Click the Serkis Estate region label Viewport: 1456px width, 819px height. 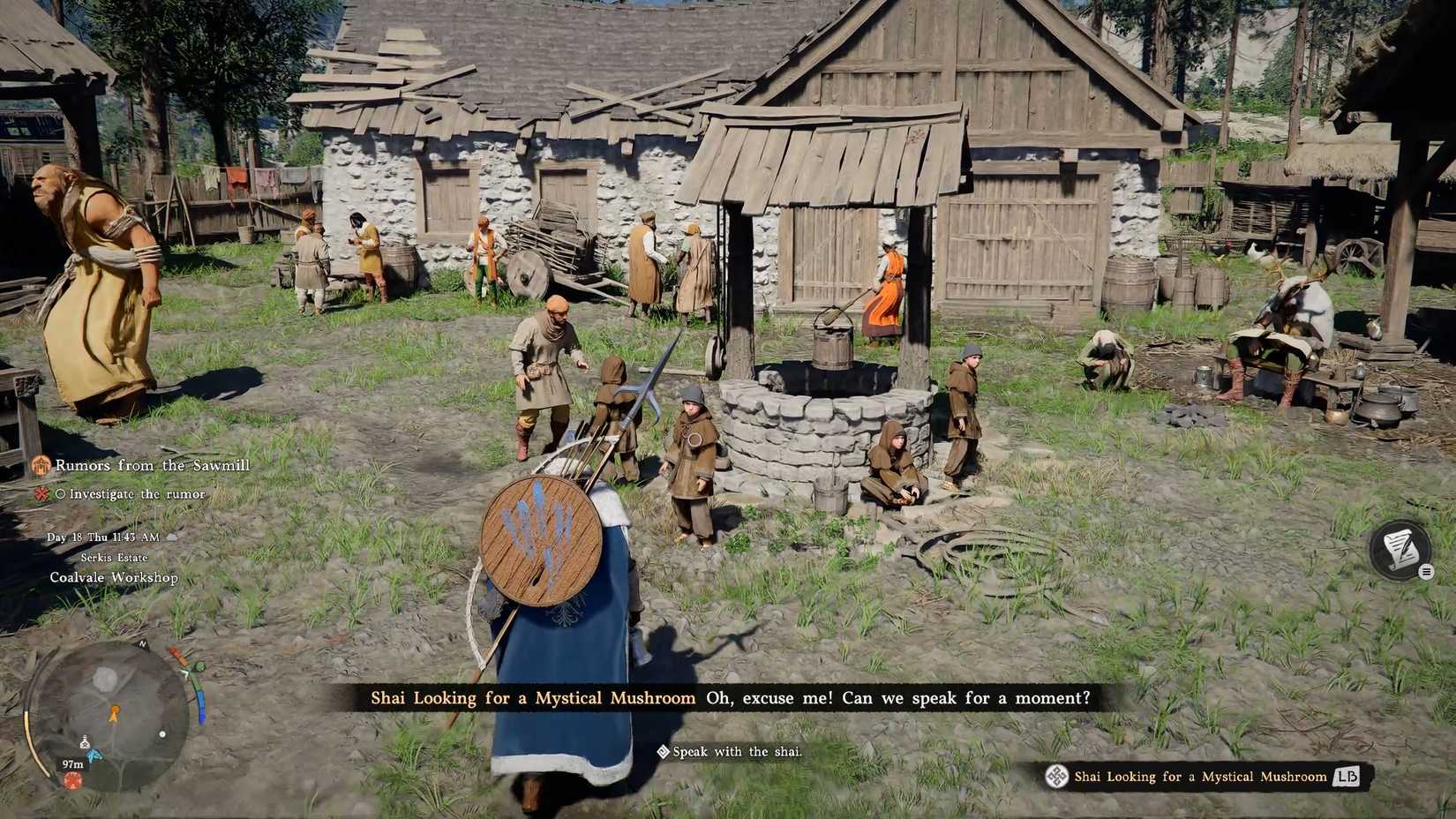tap(115, 557)
